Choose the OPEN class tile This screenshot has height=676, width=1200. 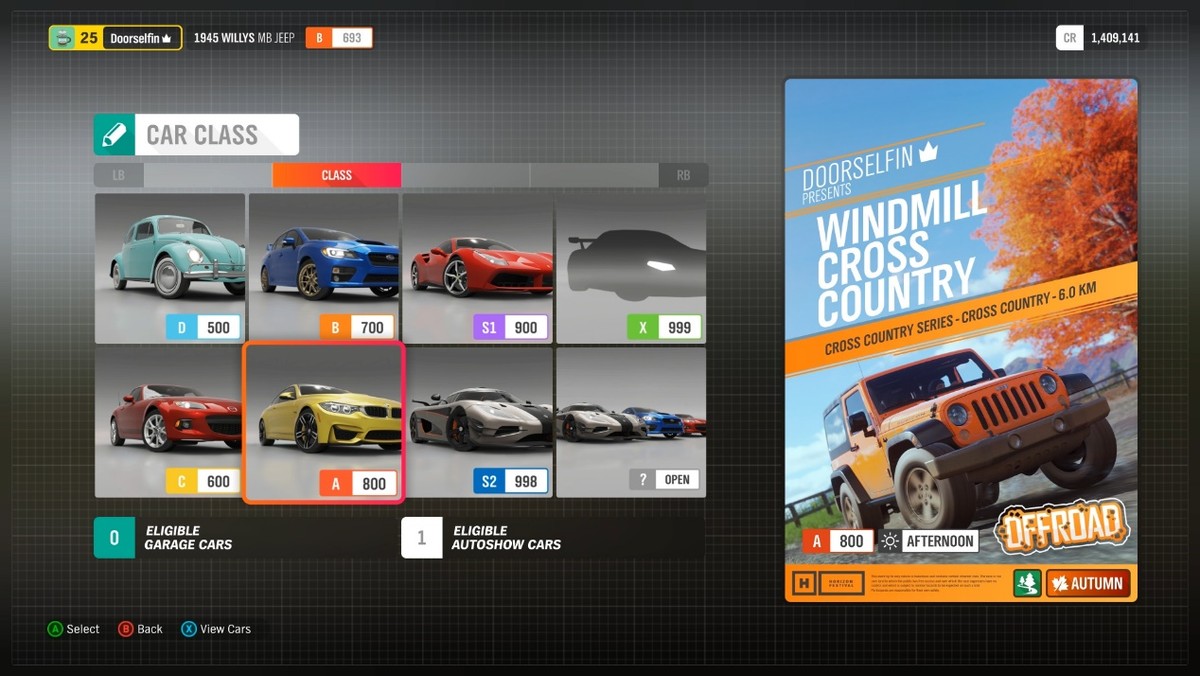point(631,421)
